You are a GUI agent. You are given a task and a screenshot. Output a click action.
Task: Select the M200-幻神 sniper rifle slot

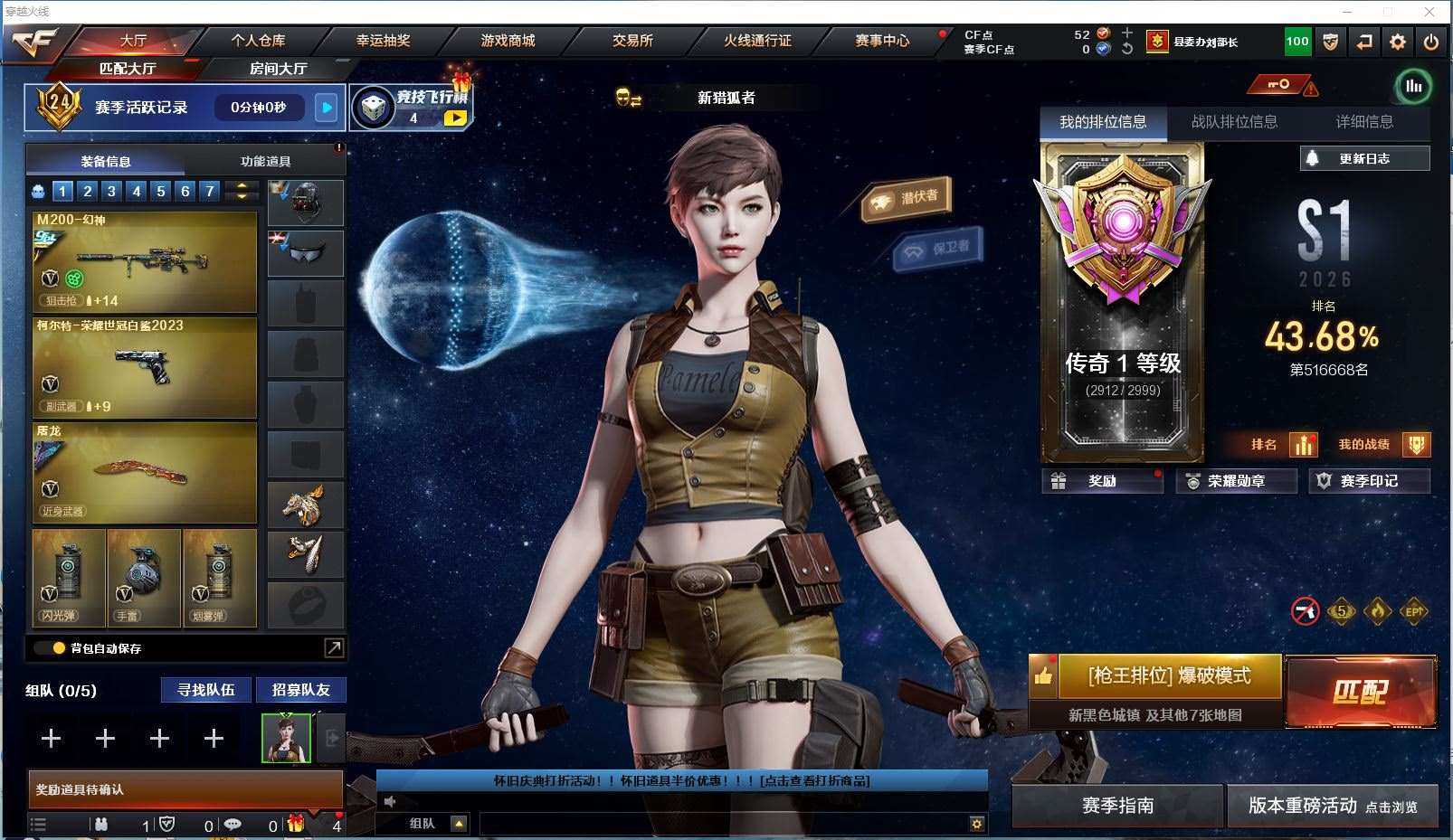[145, 262]
